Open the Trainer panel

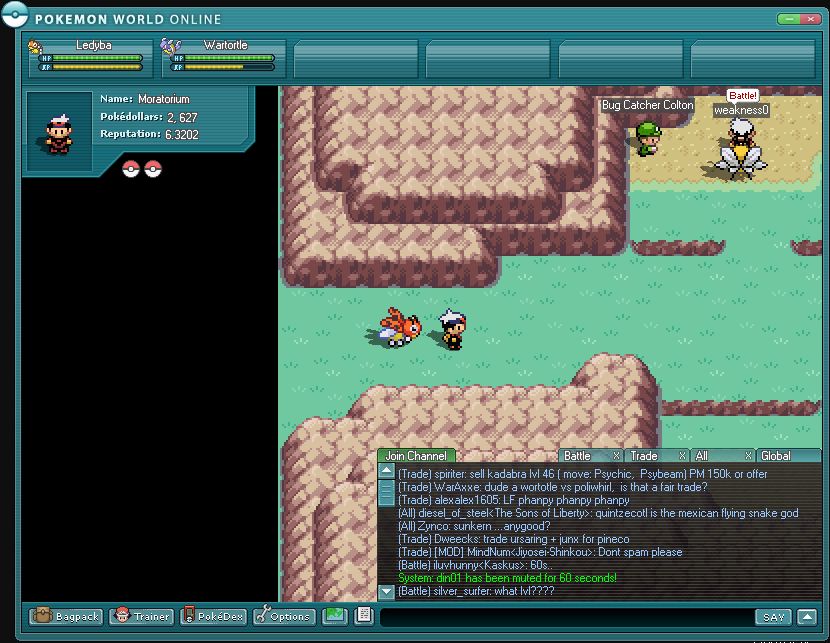pos(141,616)
